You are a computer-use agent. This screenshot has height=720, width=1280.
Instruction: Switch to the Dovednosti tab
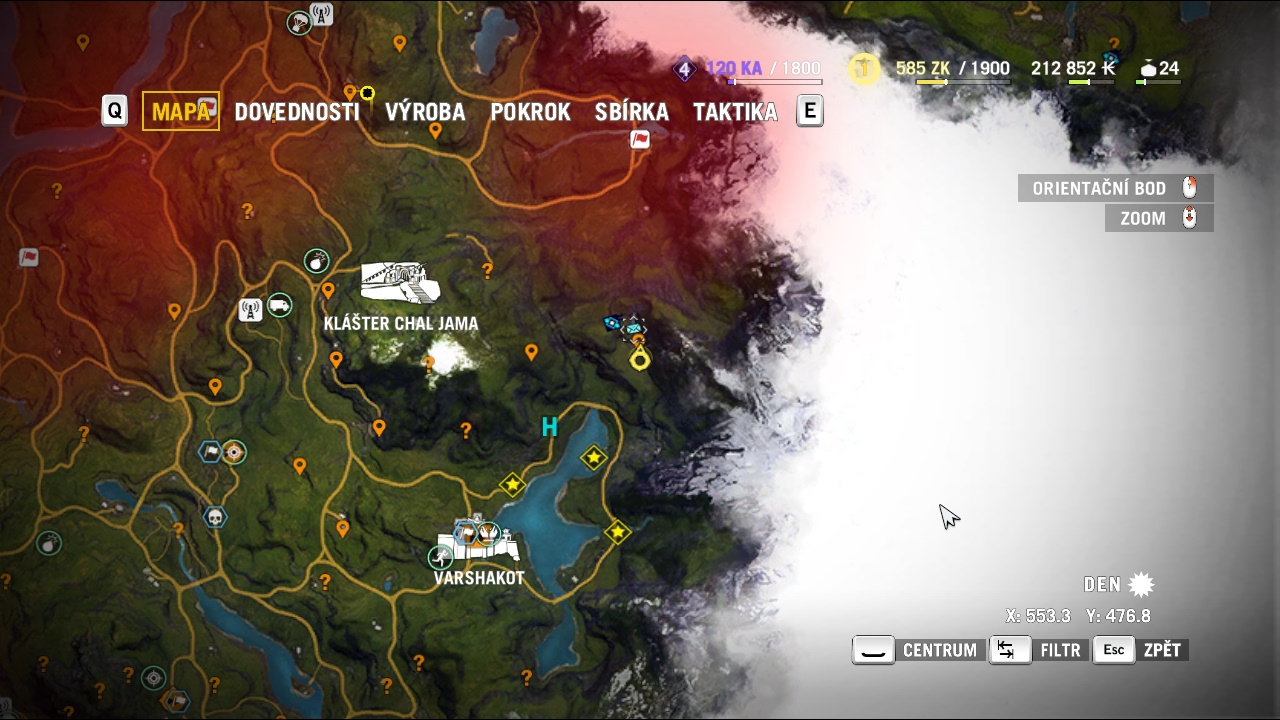click(x=296, y=112)
